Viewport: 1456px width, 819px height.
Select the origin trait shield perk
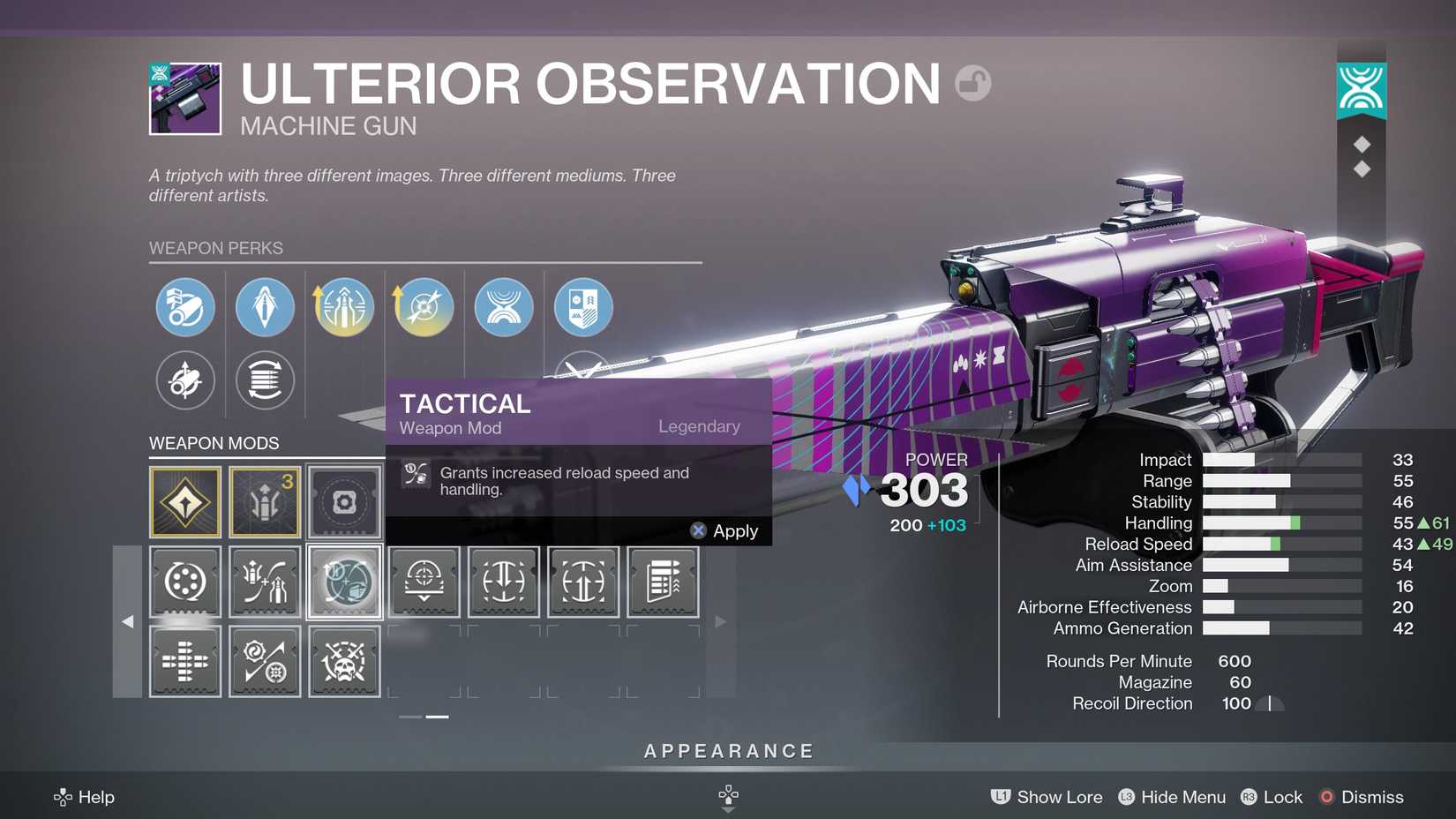[584, 307]
